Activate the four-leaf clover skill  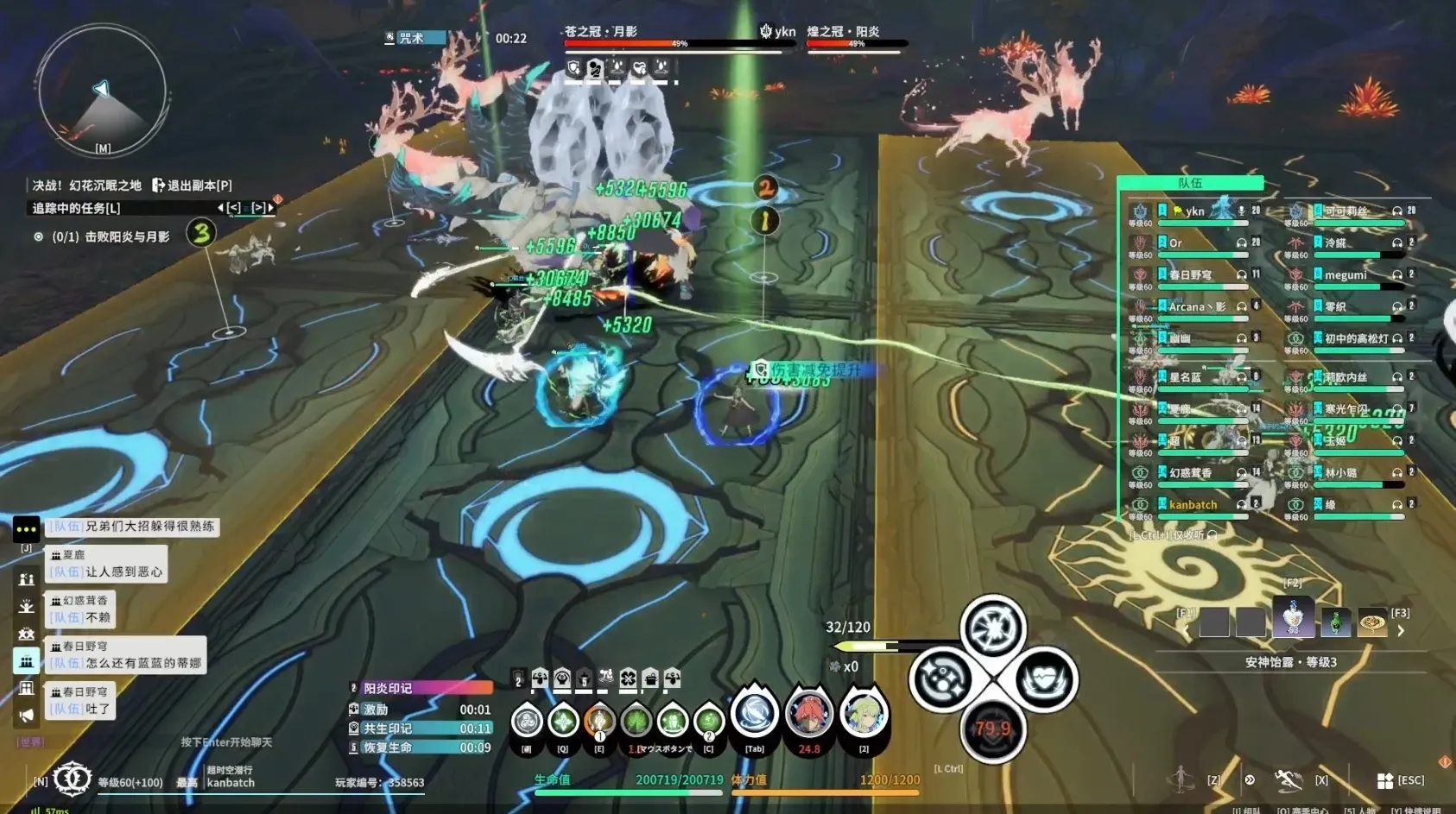click(636, 721)
